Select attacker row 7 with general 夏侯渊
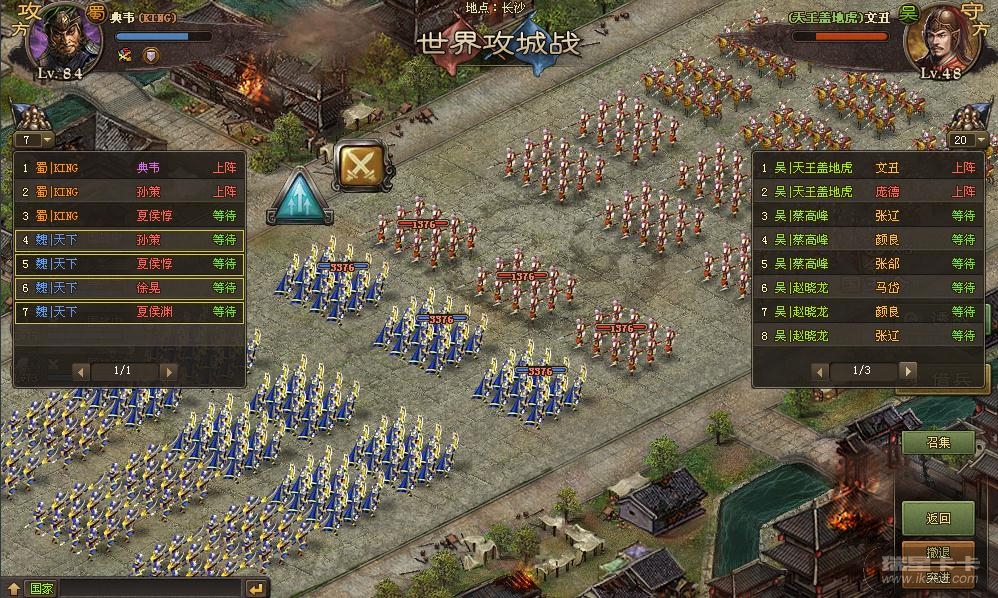The height and width of the screenshot is (598, 998). 129,312
